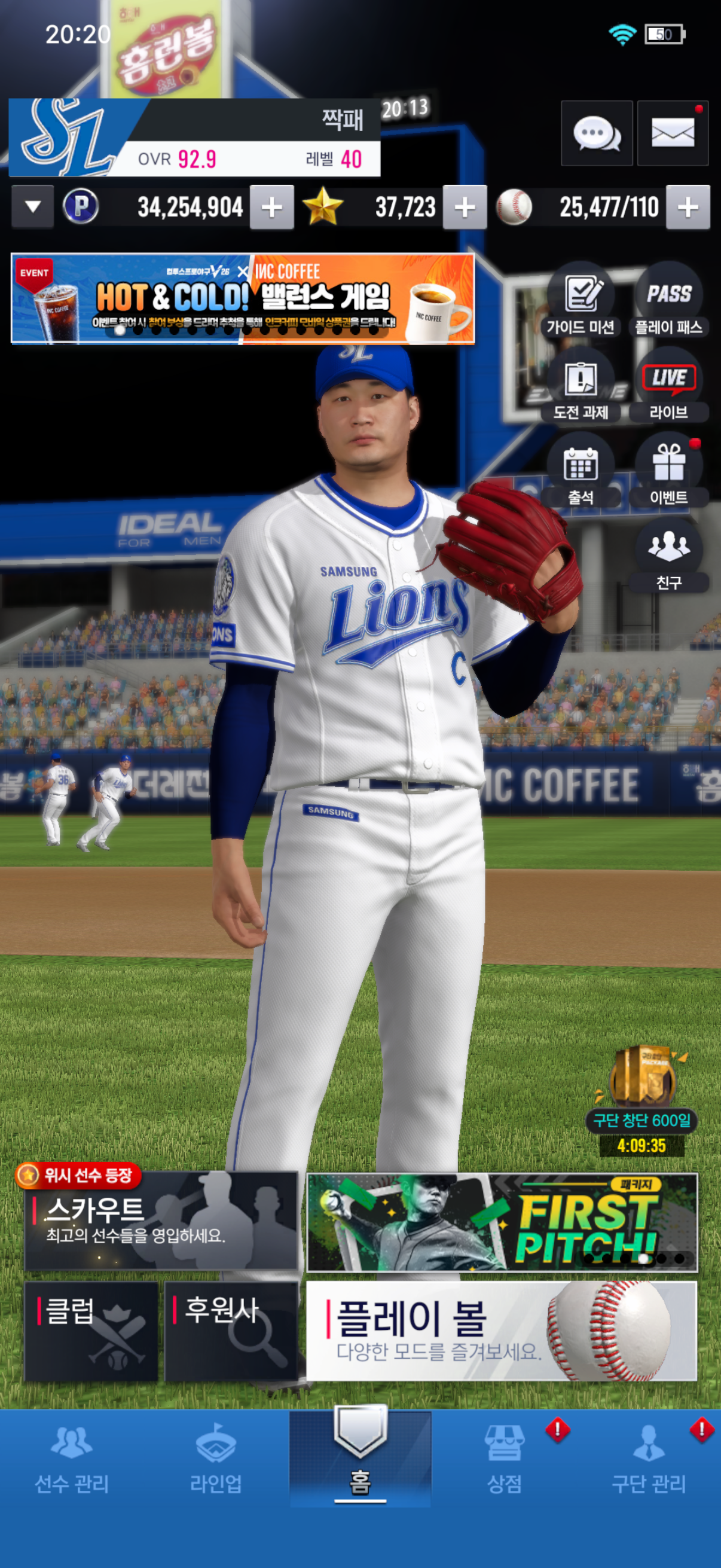Open the FIRST PITCH package banner
Viewport: 721px width, 1568px height.
tap(502, 1222)
